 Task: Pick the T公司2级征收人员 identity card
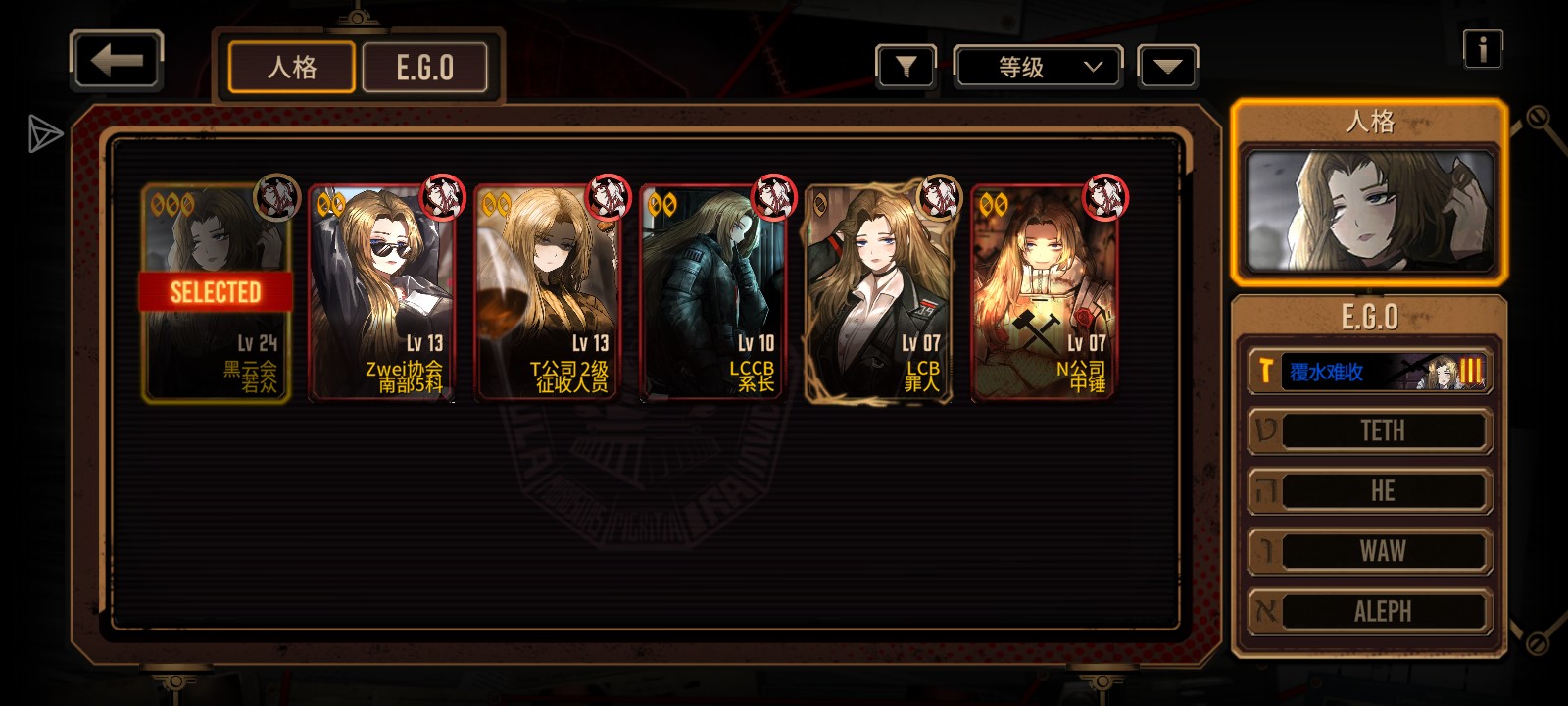pyautogui.click(x=549, y=293)
